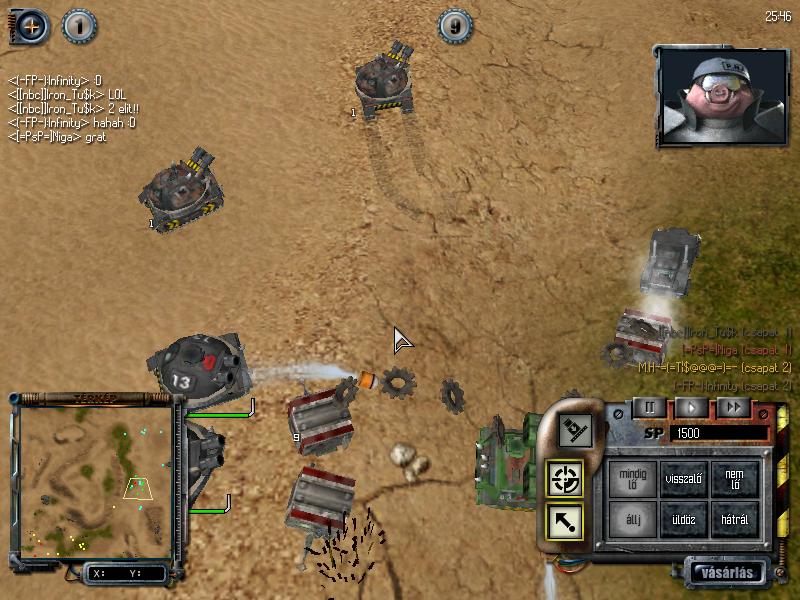Image resolution: width=800 pixels, height=600 pixels.
Task: Activate fast-forward game speed
Action: click(x=733, y=408)
